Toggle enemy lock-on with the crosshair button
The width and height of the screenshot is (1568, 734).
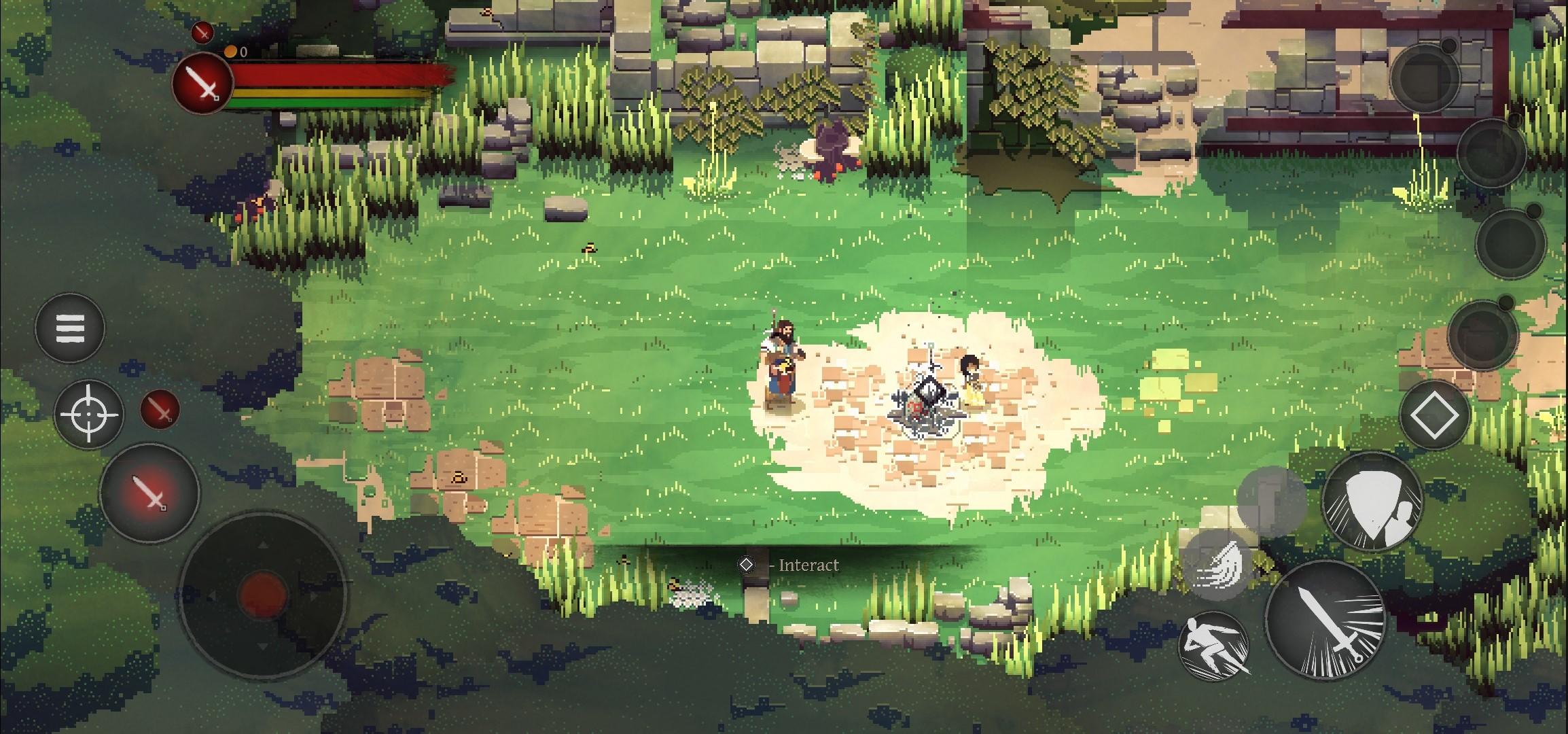click(x=88, y=413)
